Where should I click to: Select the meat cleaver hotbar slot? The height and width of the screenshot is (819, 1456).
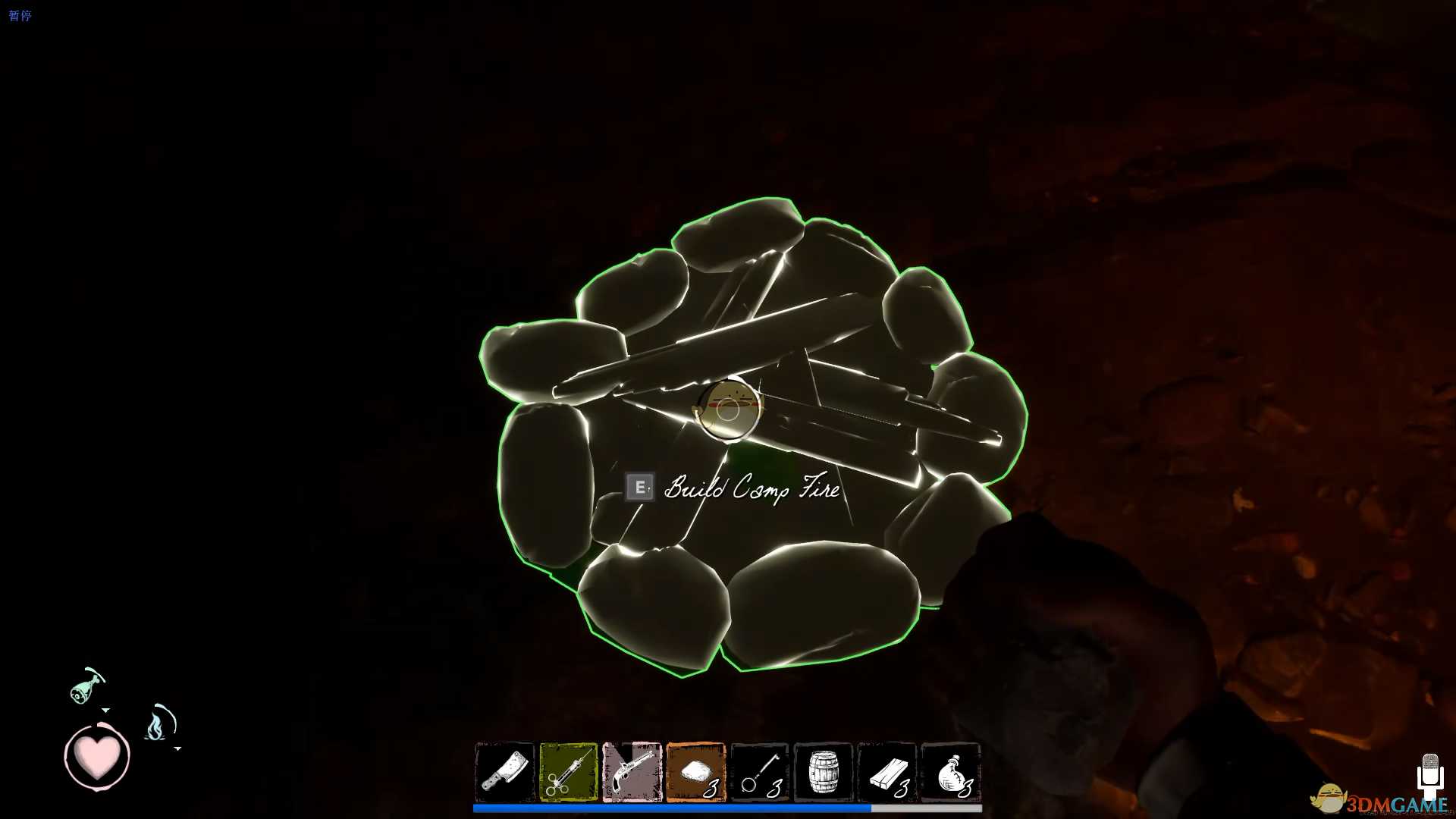click(505, 772)
